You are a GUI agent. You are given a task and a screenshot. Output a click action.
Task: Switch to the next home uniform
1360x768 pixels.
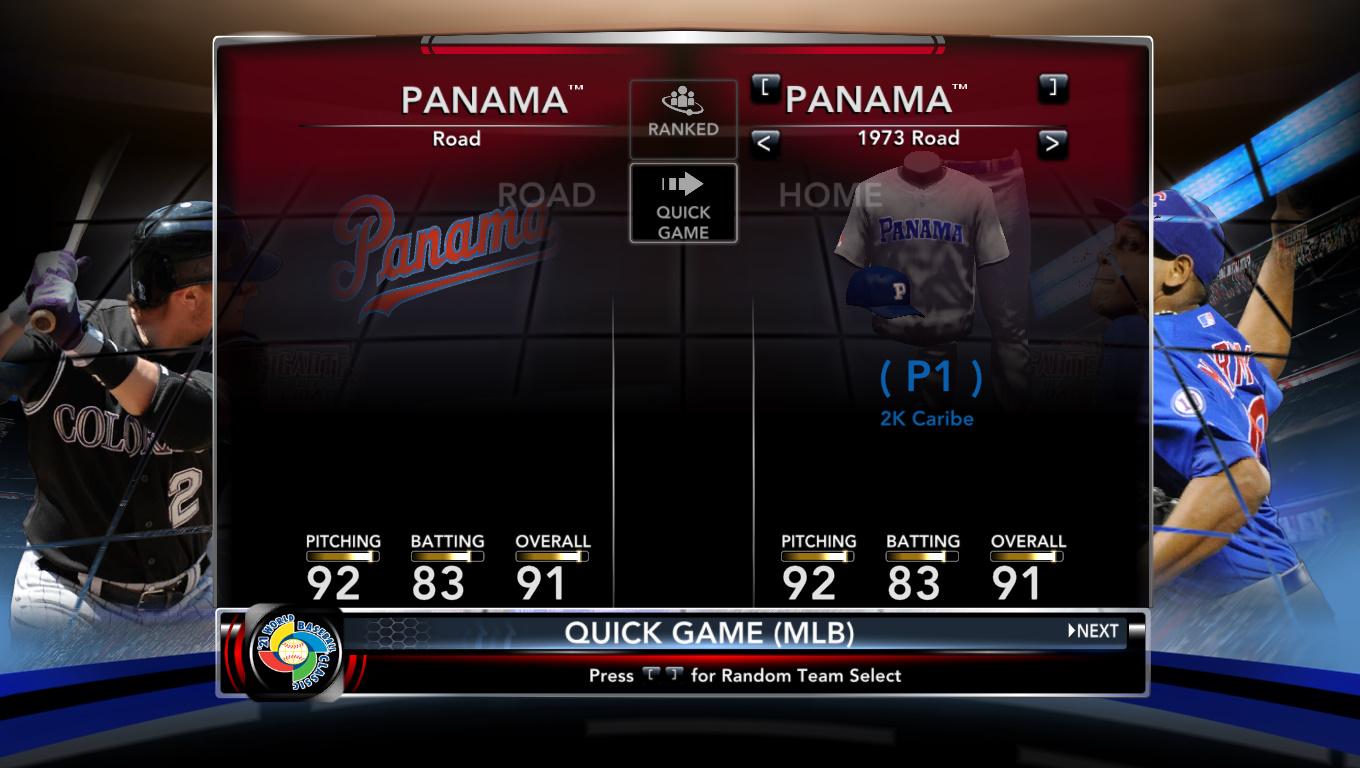(x=1051, y=143)
